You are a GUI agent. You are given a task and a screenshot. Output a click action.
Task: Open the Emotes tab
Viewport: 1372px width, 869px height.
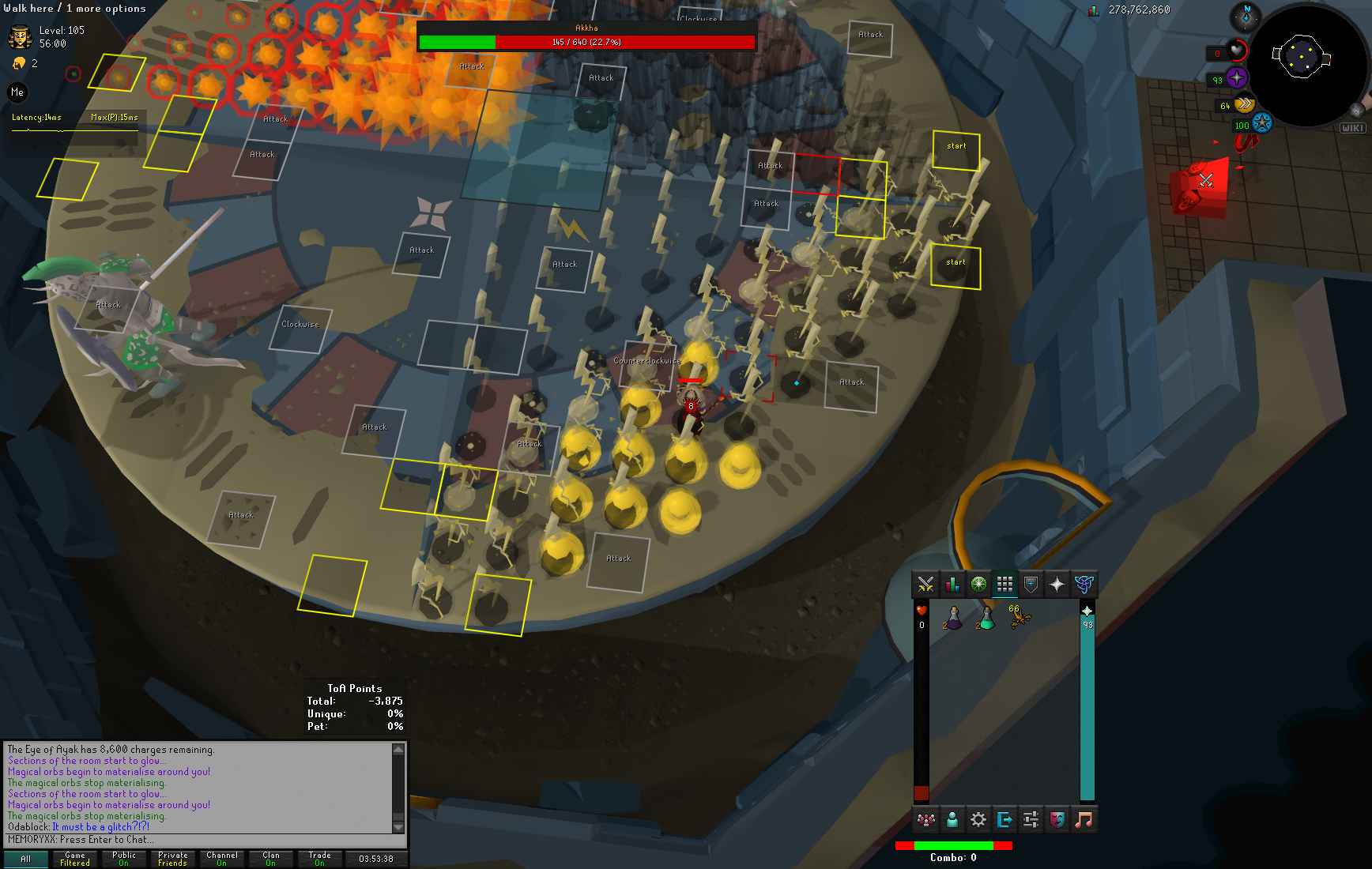click(1057, 820)
